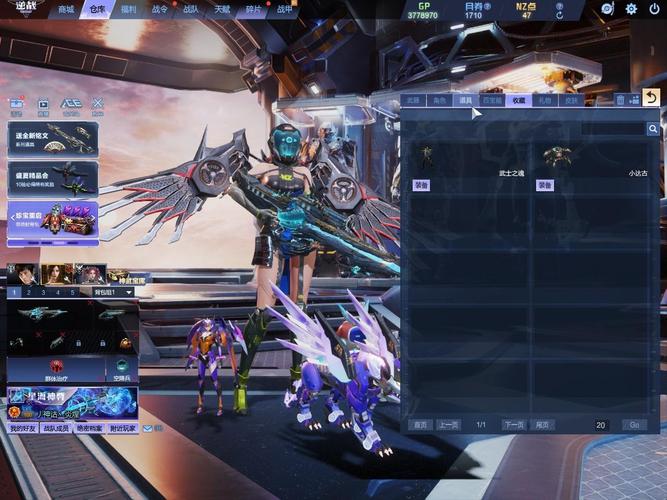Image resolution: width=667 pixels, height=500 pixels.
Task: Open the 礼物 gifts category tab
Action: 544,100
